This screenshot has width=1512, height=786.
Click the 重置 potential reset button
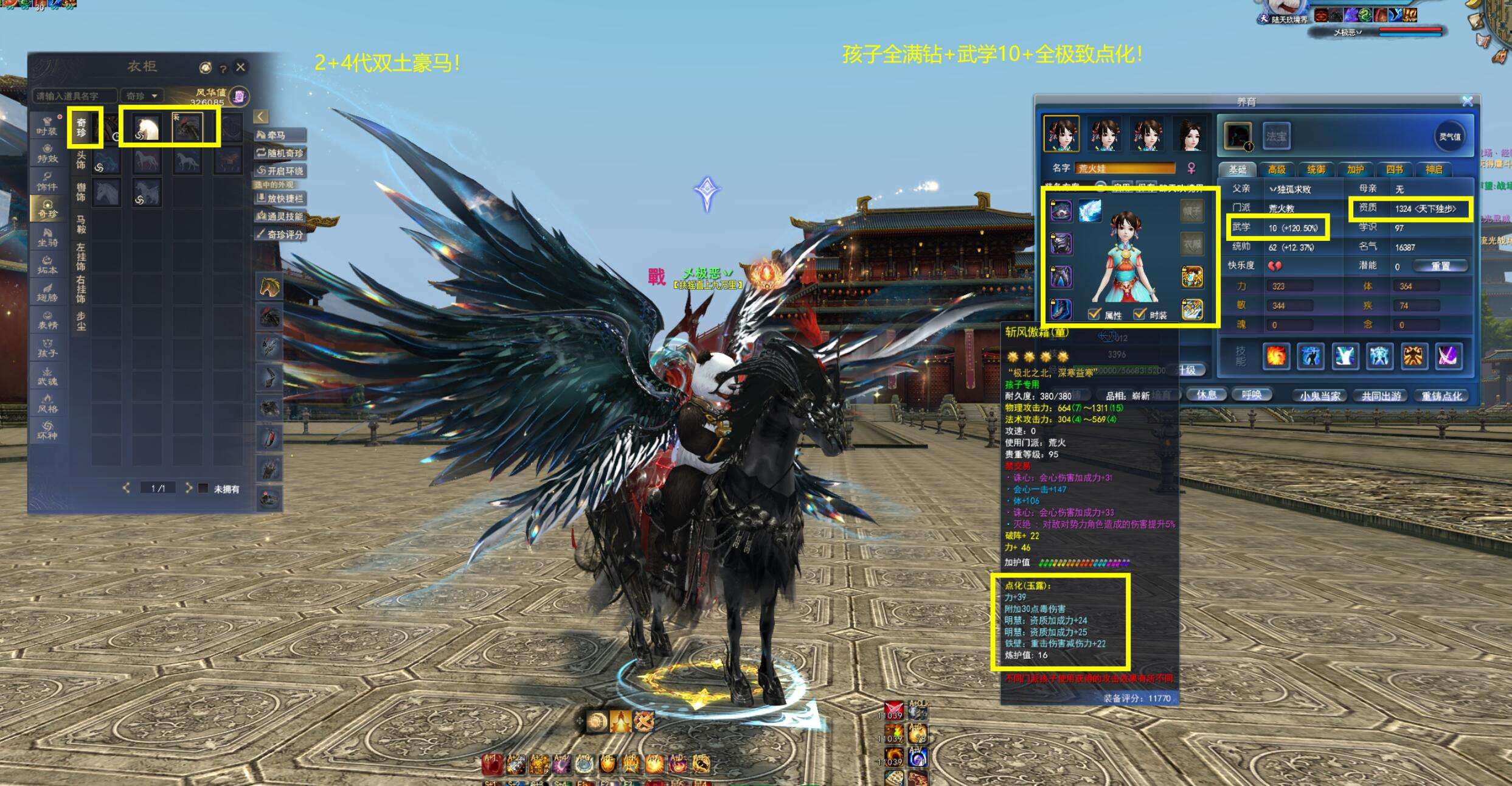tap(1440, 266)
